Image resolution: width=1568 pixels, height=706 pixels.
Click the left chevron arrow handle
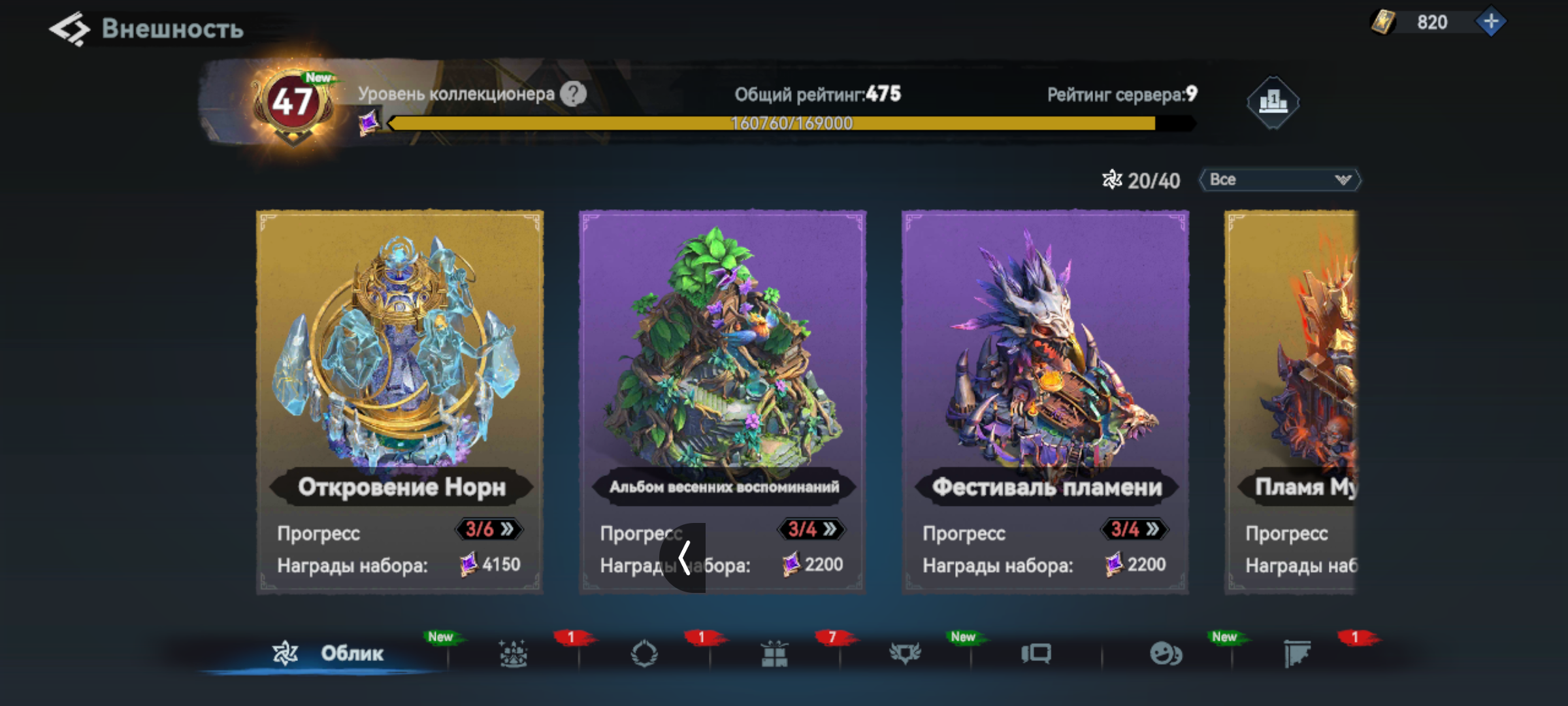[683, 558]
